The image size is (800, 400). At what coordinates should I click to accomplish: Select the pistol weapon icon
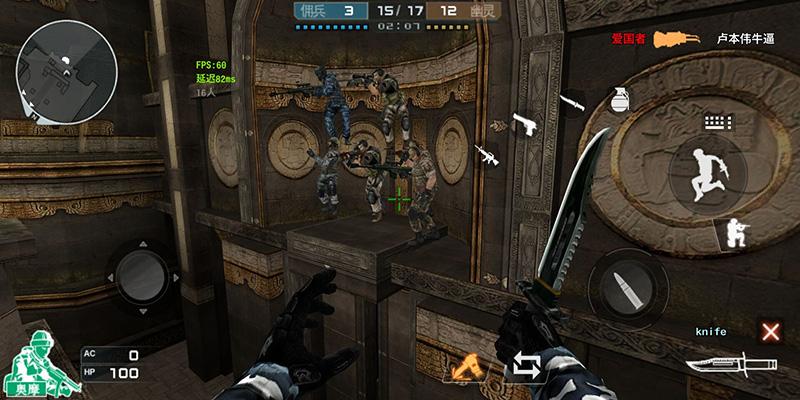pyautogui.click(x=525, y=124)
